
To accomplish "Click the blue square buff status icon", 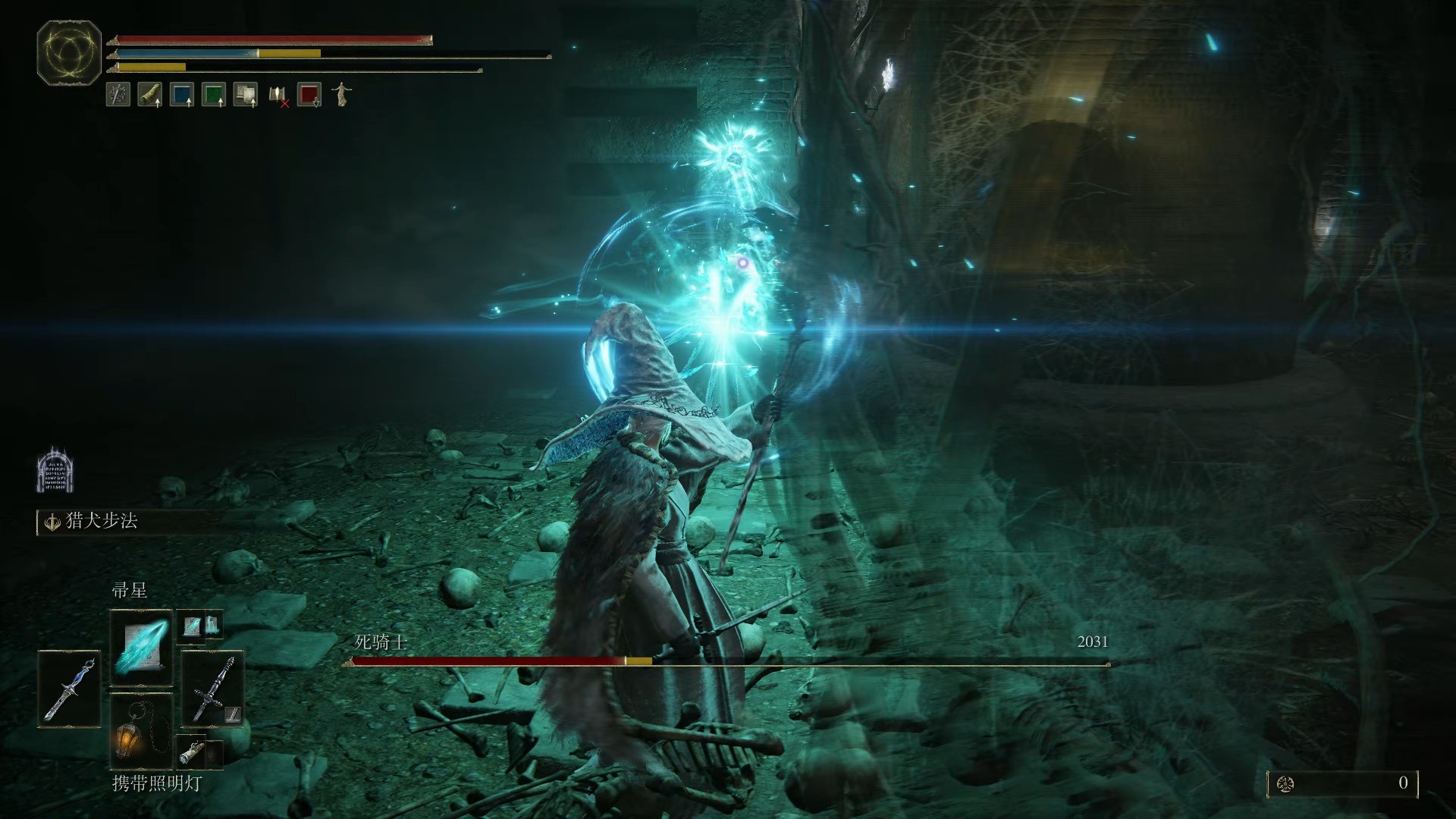I will pos(182,95).
